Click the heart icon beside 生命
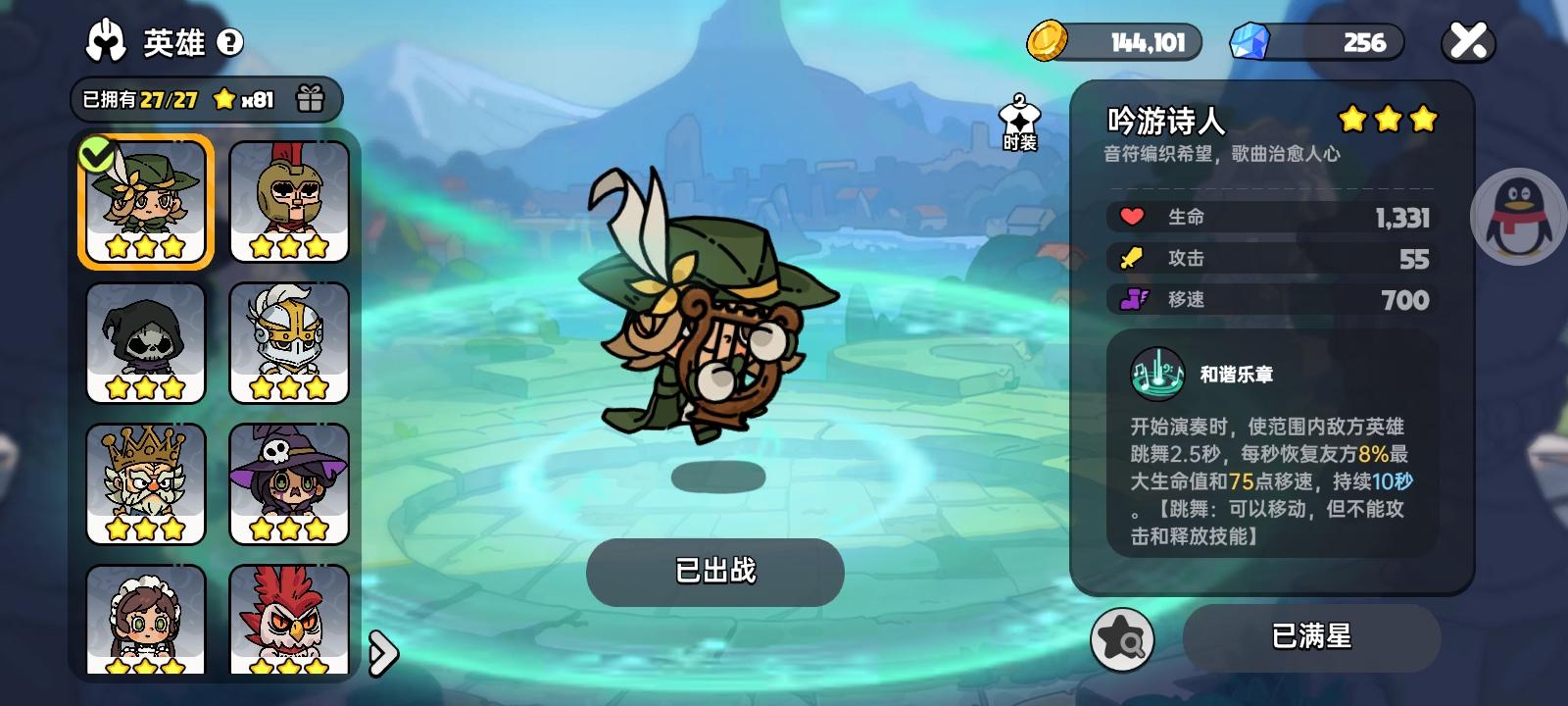Screen dimensions: 1568x706 [1132, 217]
